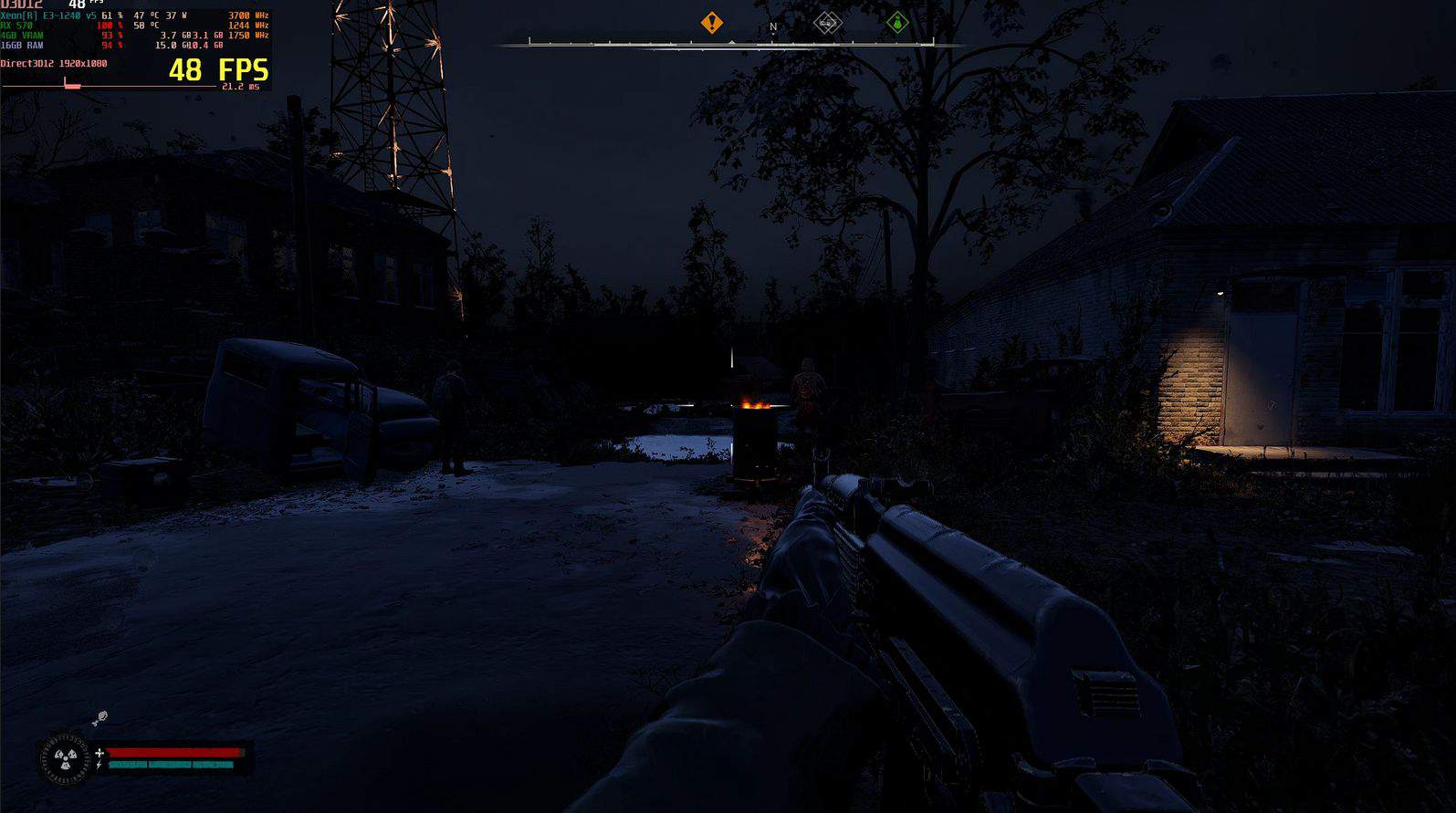The width and height of the screenshot is (1456, 813).
Task: Select the grey double-diamond compass marker
Action: [827, 23]
